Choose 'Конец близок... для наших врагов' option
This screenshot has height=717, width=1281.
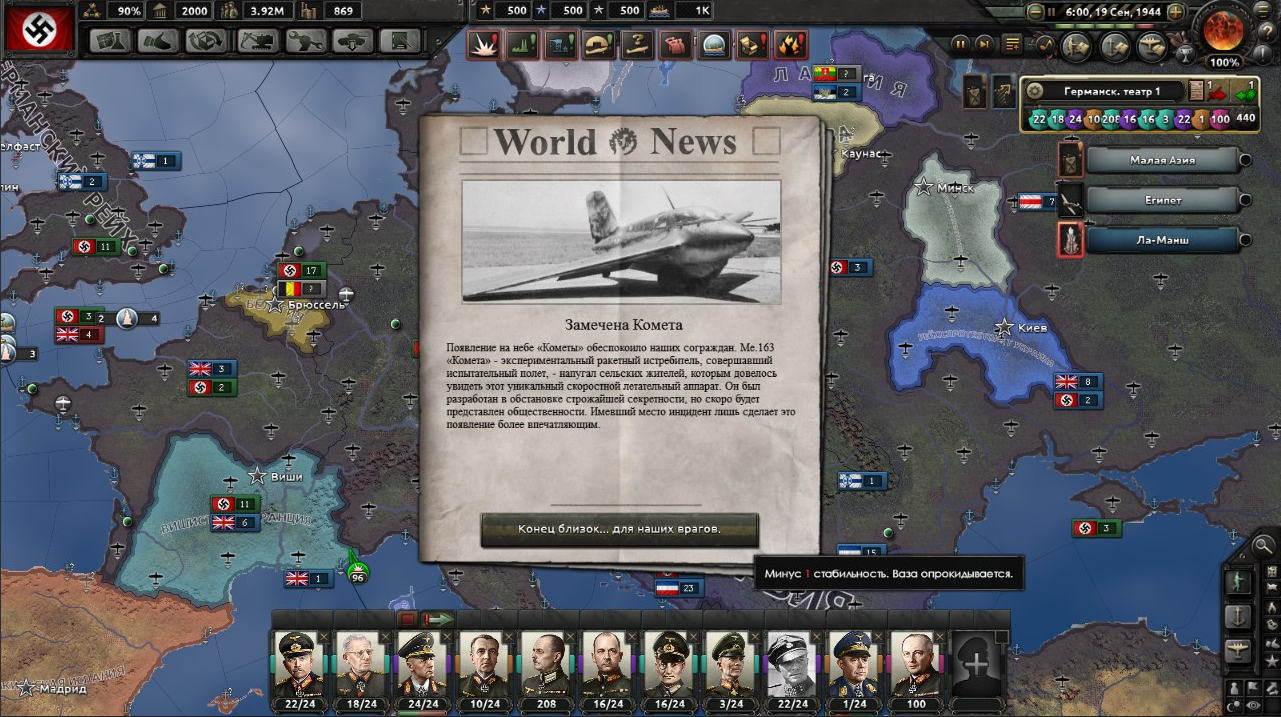click(x=619, y=529)
